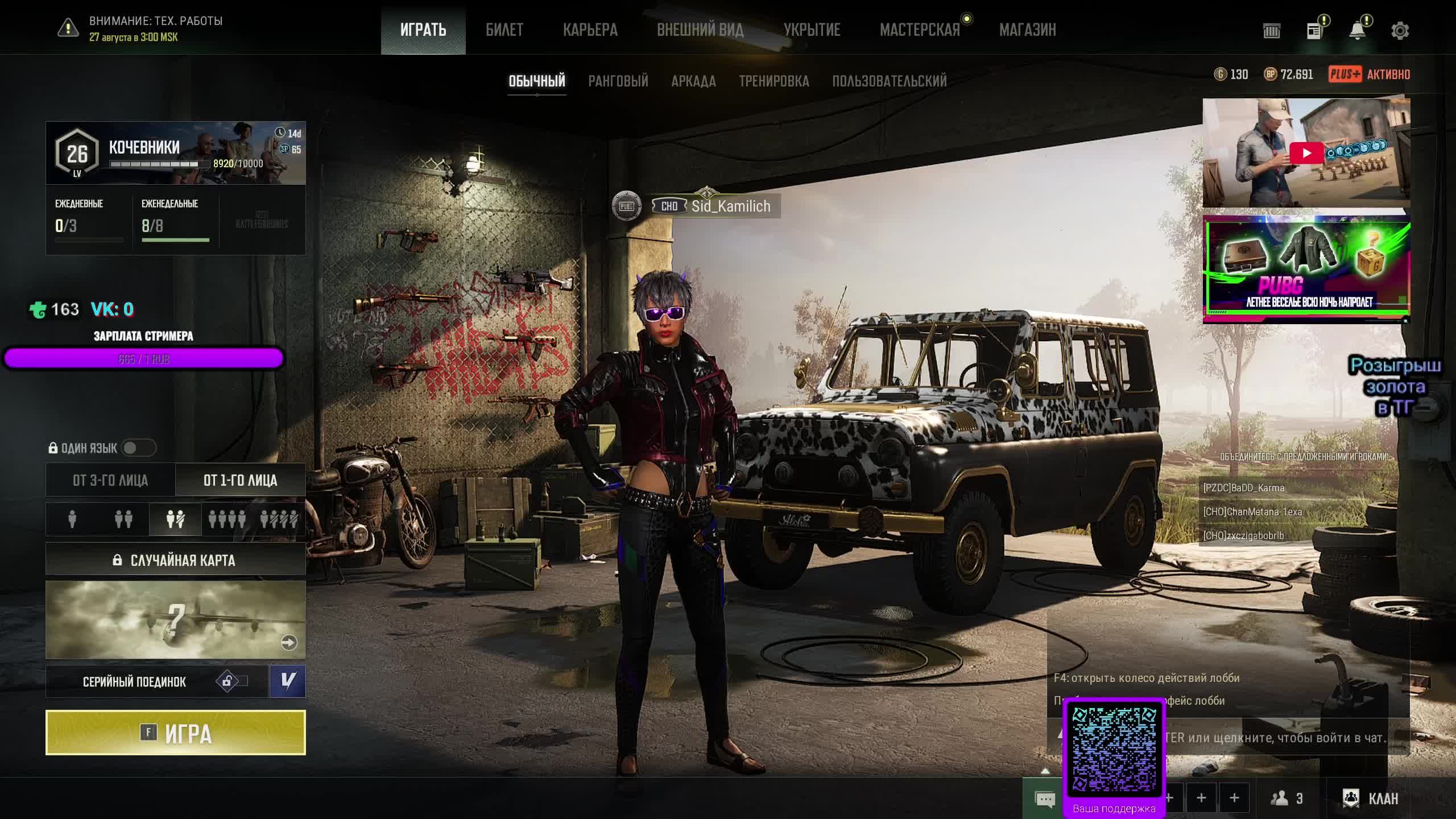Open the БИЛЕТ pass tab
The width and height of the screenshot is (1456, 819).
[504, 30]
